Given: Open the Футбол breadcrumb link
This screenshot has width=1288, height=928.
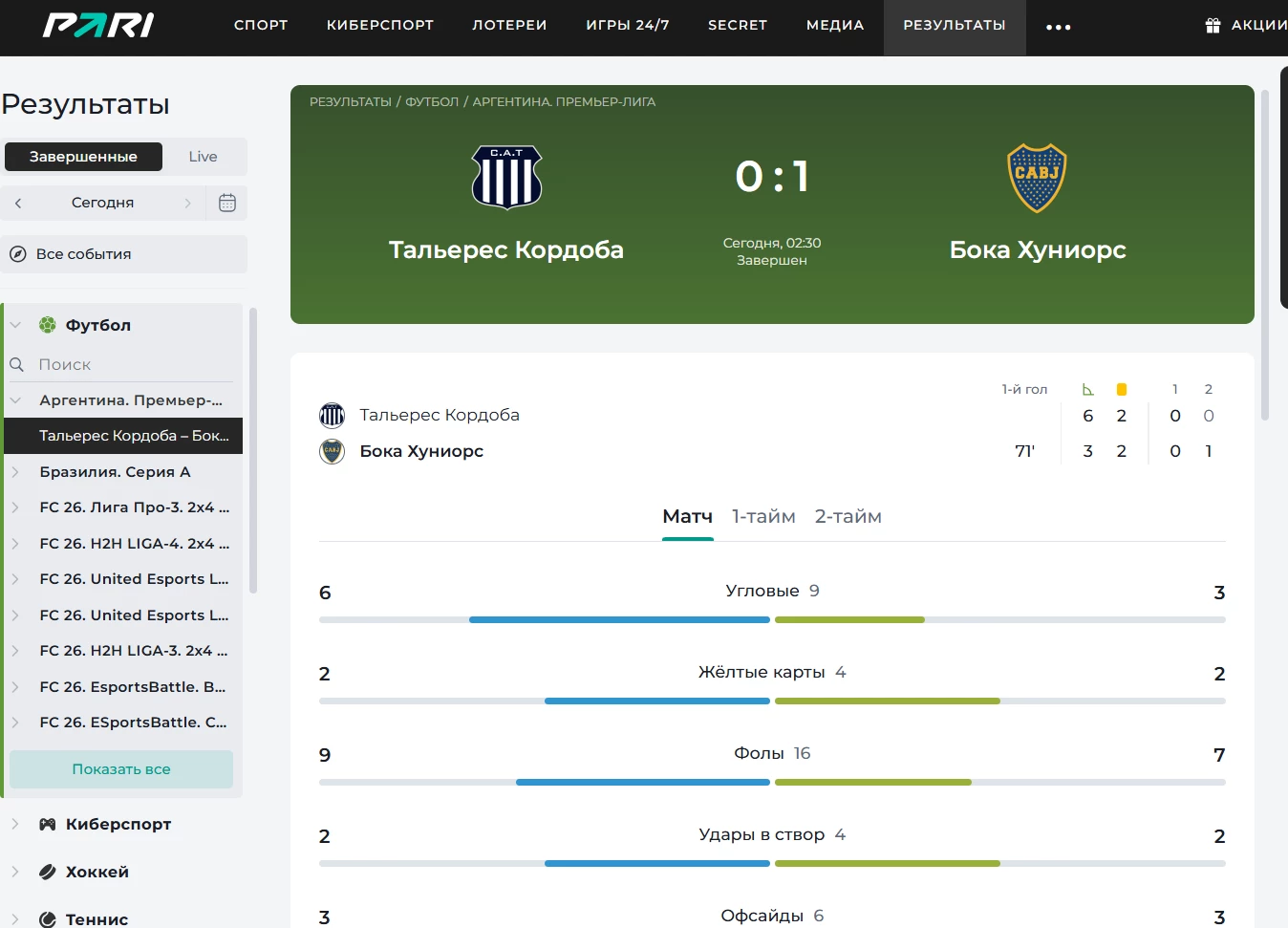Looking at the screenshot, I should click(x=432, y=101).
